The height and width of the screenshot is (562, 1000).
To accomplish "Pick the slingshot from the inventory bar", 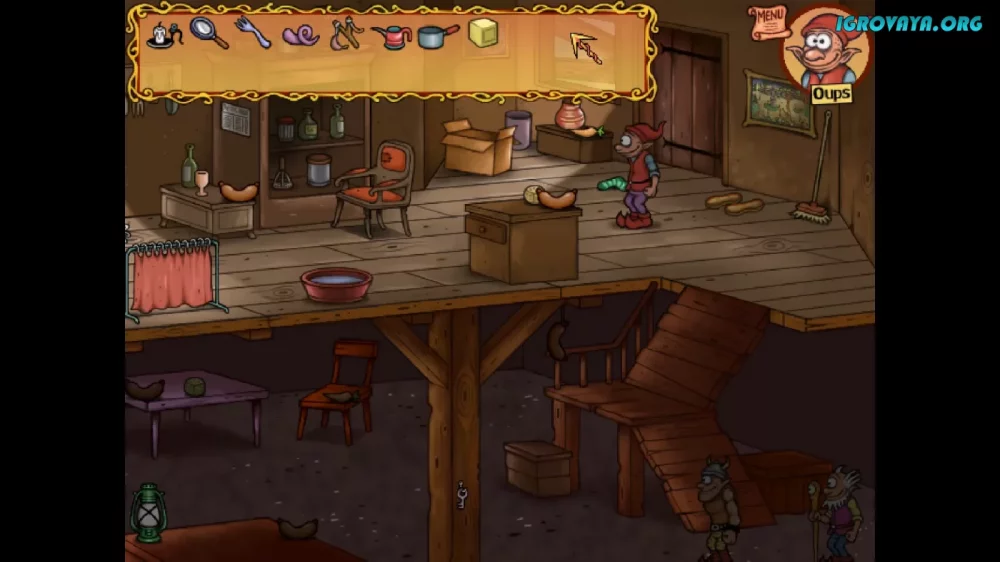I will pyautogui.click(x=347, y=34).
